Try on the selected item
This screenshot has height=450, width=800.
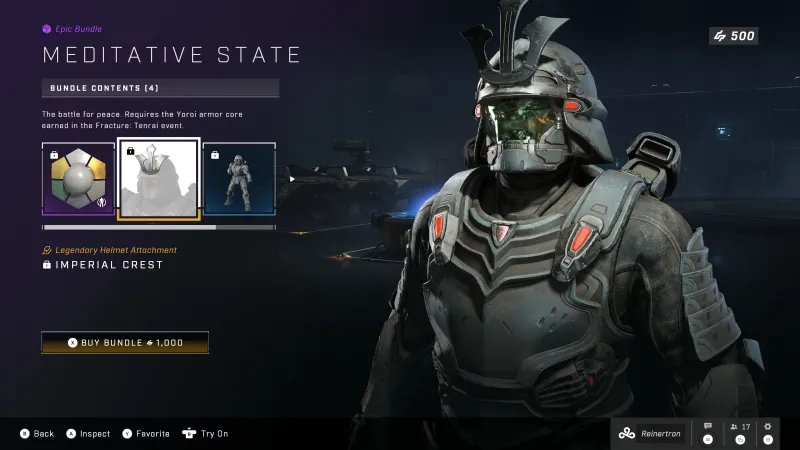pos(206,434)
